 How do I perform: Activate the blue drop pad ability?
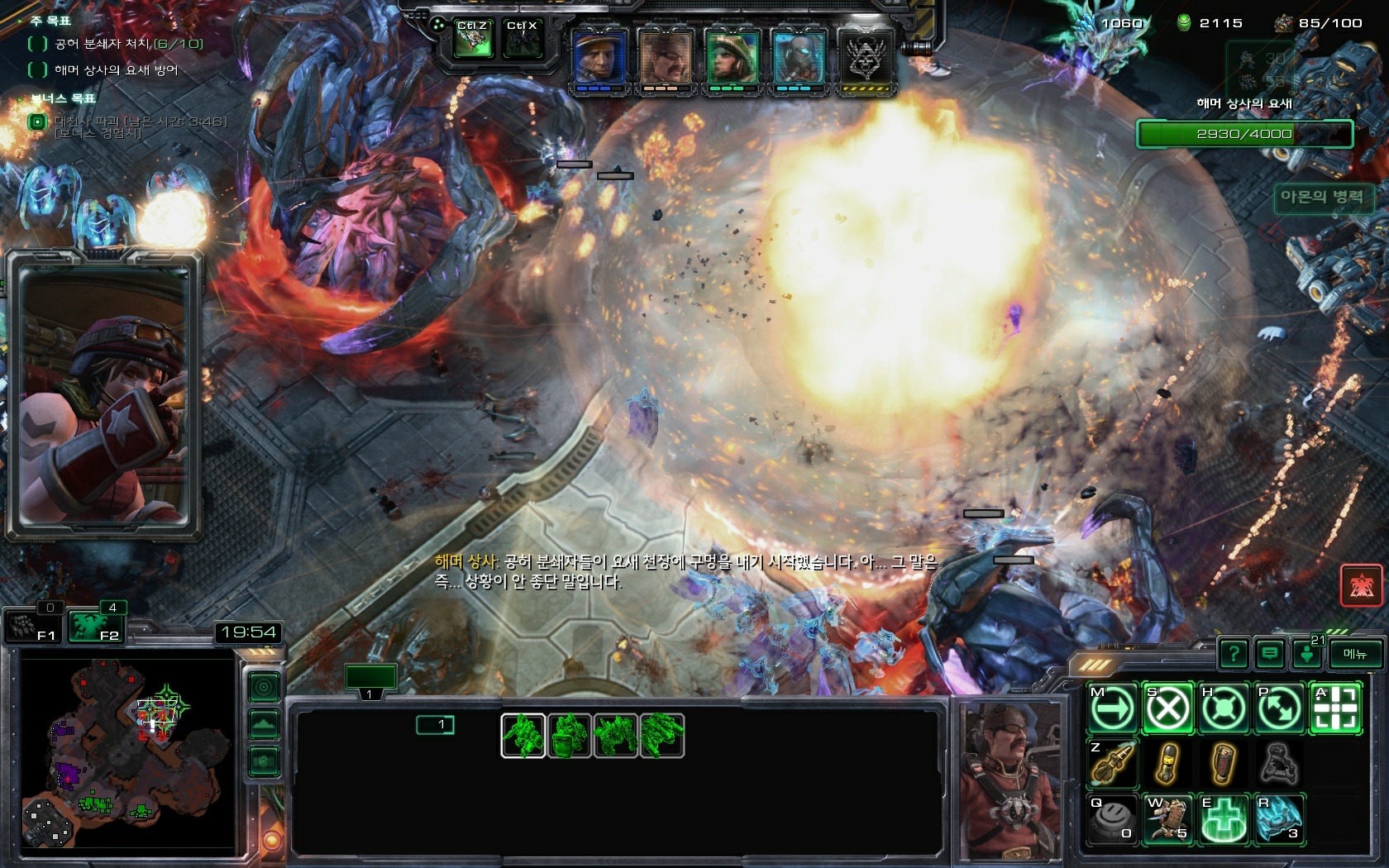point(1278,818)
